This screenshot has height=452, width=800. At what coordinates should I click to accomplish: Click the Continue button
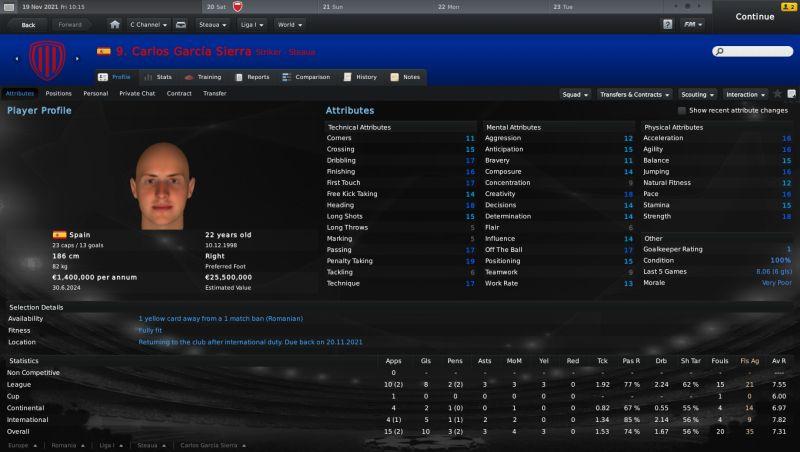click(x=755, y=16)
